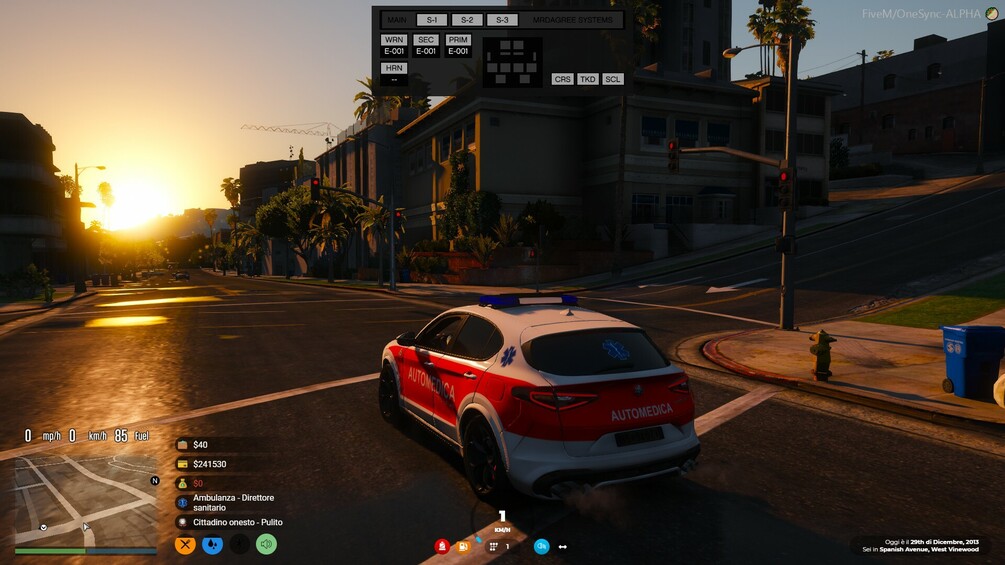Screen dimensions: 1005x565
Task: Select the orange hunger fork-and-knife icon
Action: point(185,545)
